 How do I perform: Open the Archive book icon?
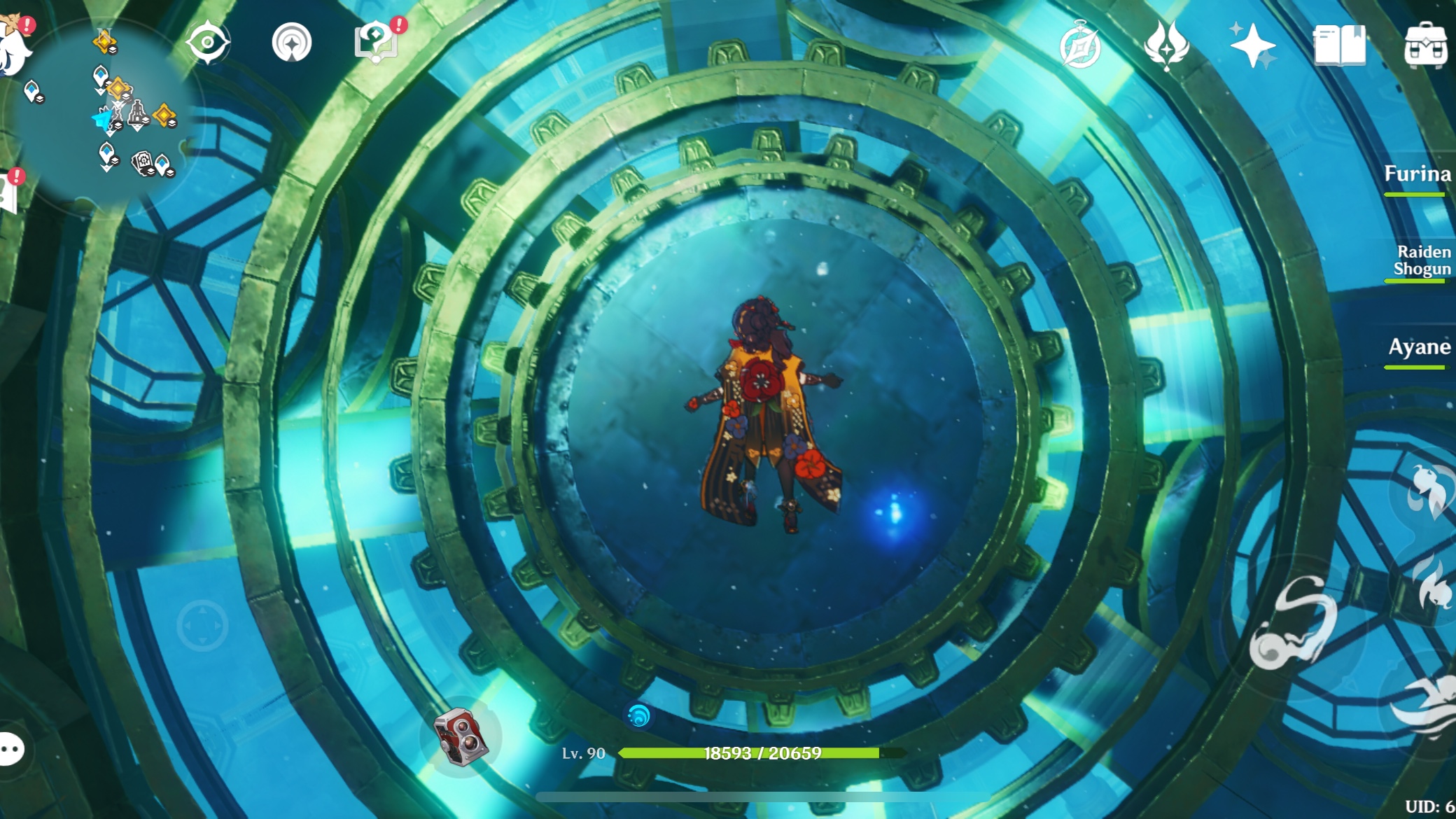[1340, 43]
